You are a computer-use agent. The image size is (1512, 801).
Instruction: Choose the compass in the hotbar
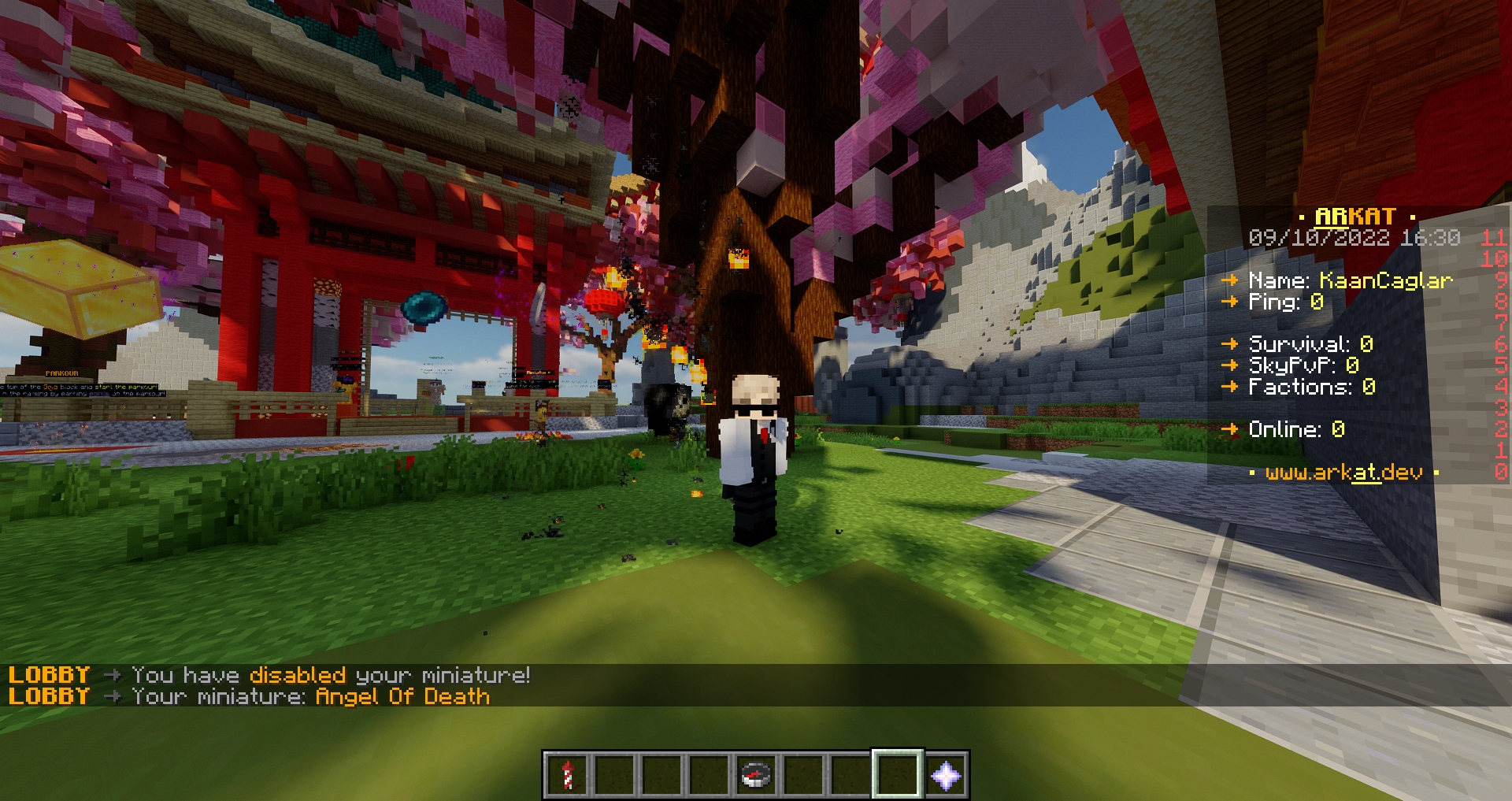(756, 775)
